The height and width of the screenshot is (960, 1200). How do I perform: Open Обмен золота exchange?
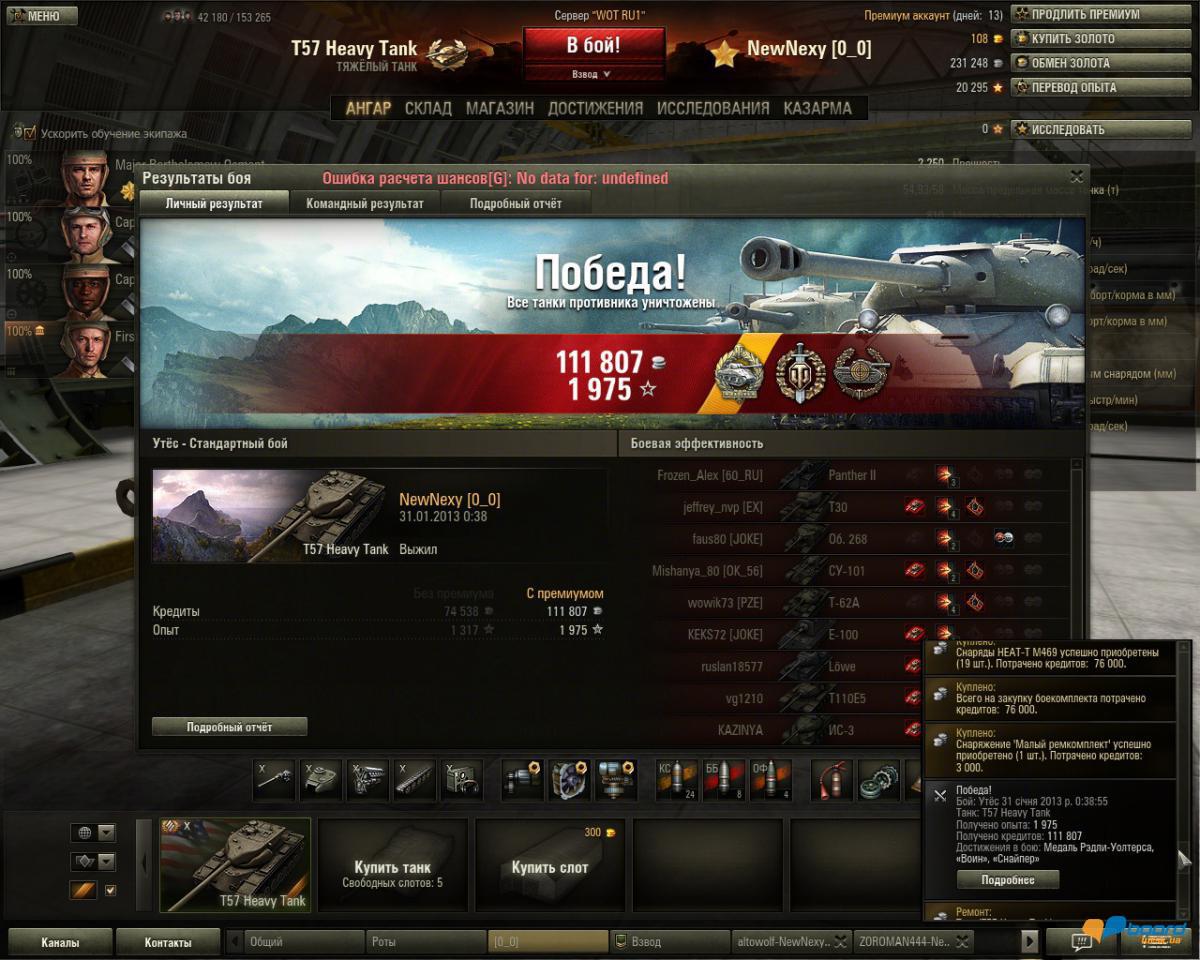(x=1103, y=63)
